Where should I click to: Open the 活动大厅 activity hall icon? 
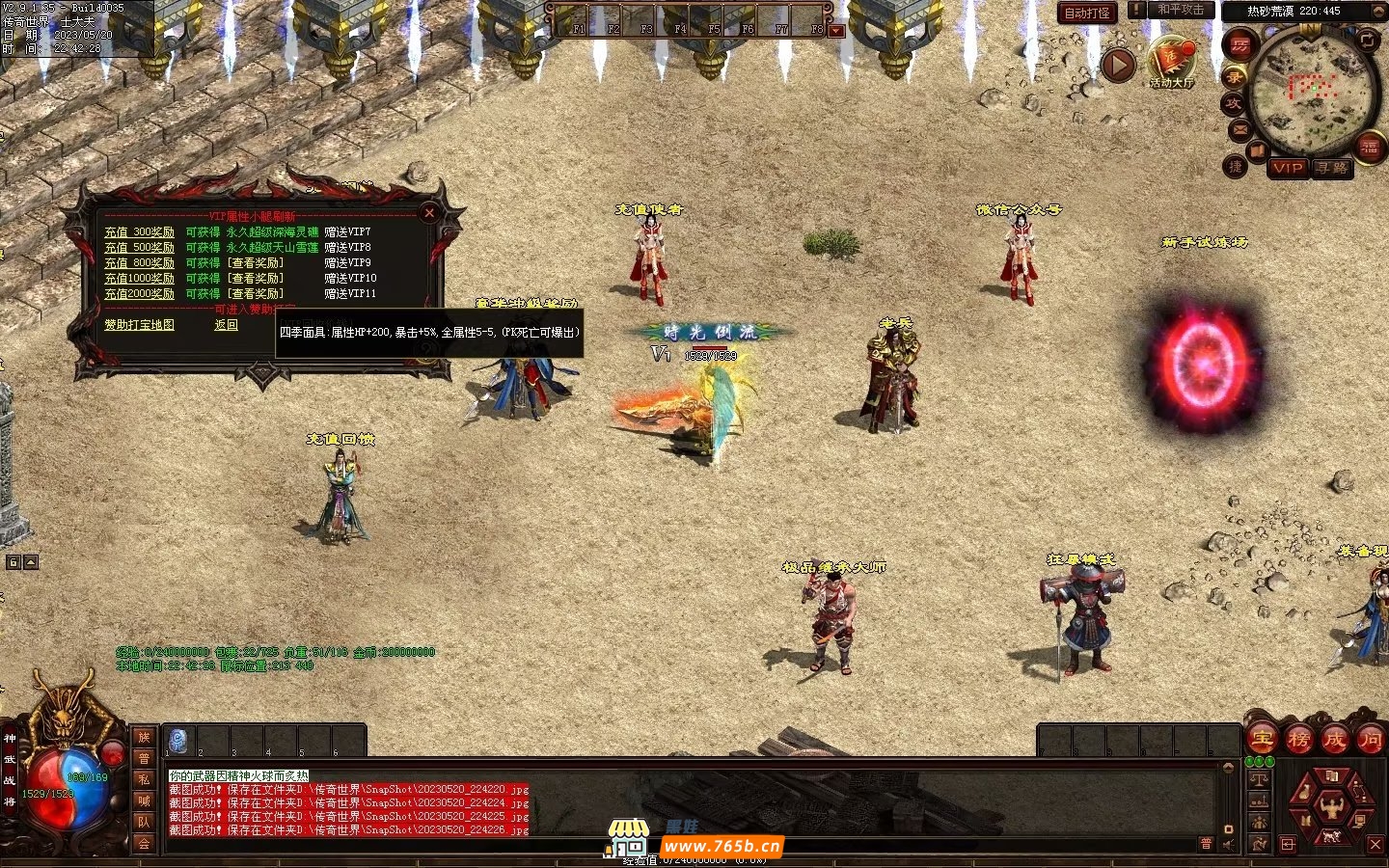click(x=1171, y=62)
